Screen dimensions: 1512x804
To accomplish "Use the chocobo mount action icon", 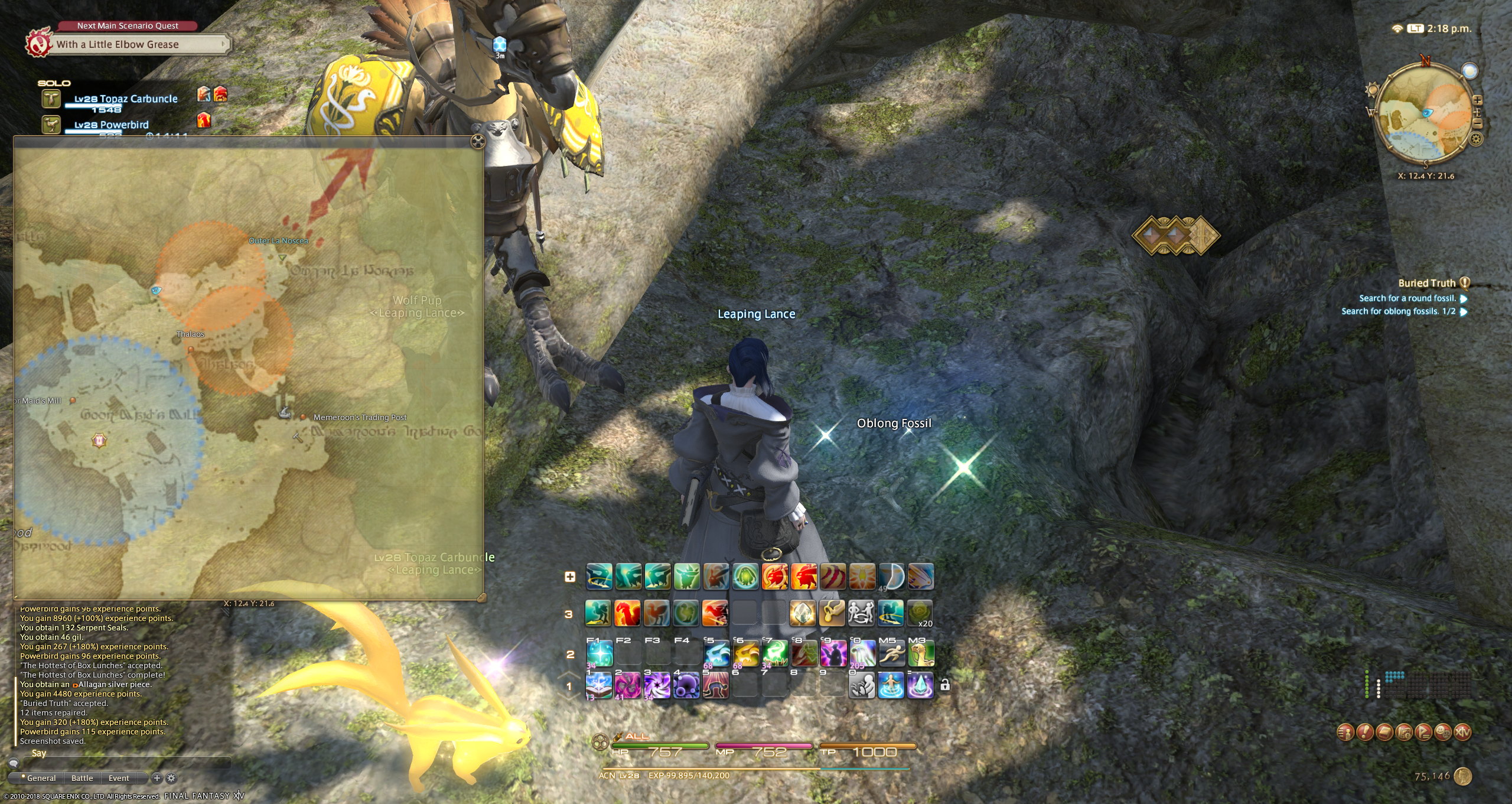I will tap(921, 654).
